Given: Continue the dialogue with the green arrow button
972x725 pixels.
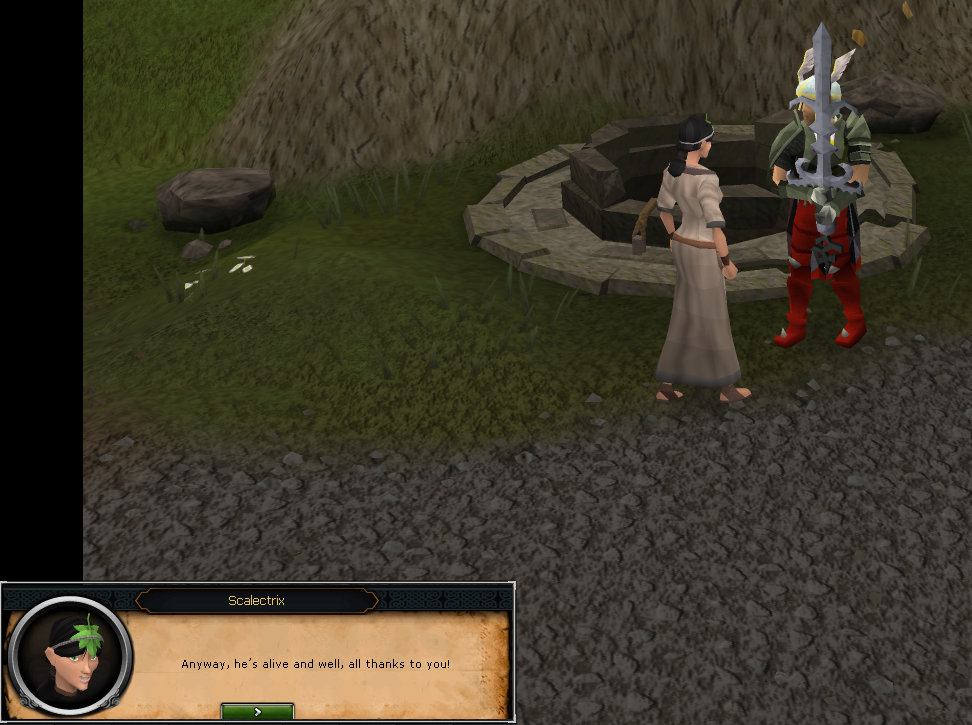Looking at the screenshot, I should (257, 711).
